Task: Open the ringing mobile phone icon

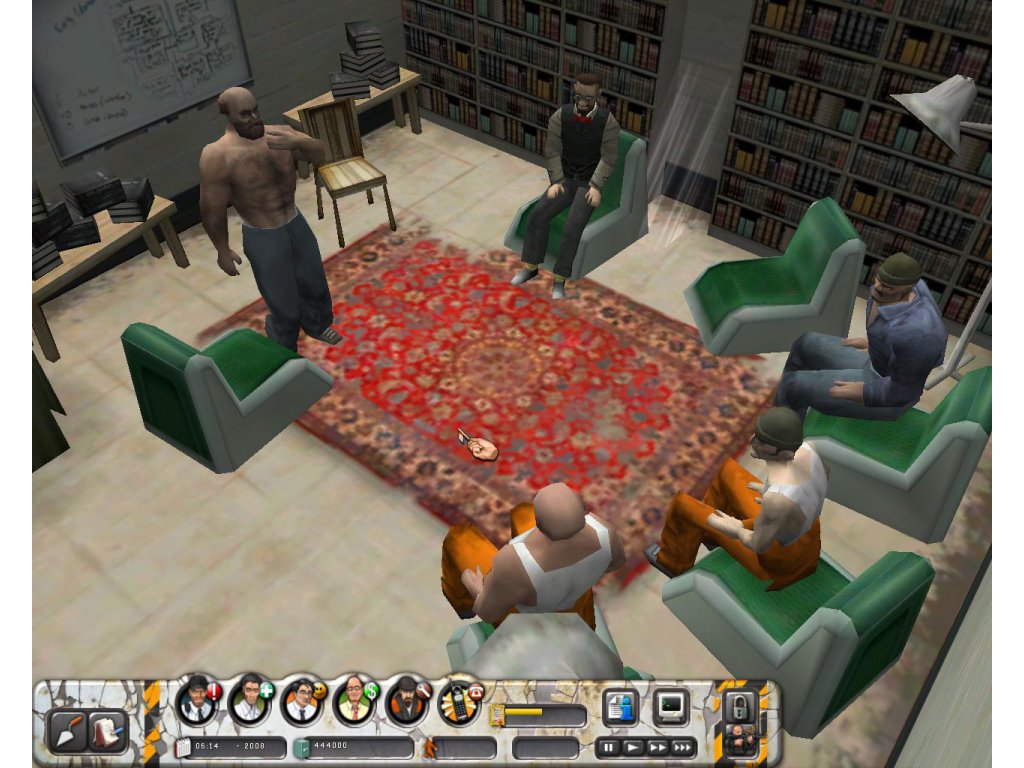Action: [x=458, y=703]
